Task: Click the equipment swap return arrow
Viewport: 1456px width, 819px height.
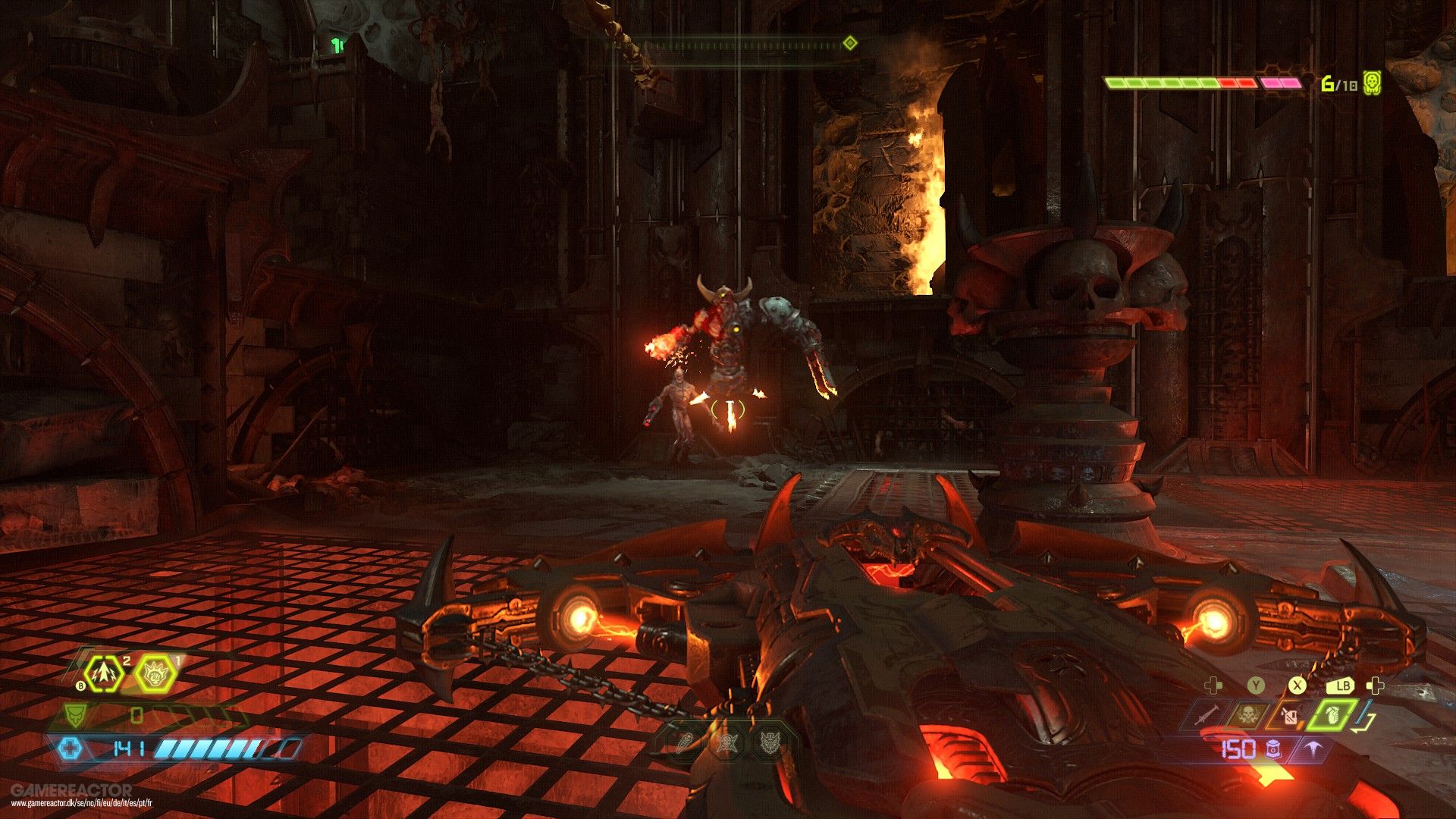Action: (x=1364, y=719)
